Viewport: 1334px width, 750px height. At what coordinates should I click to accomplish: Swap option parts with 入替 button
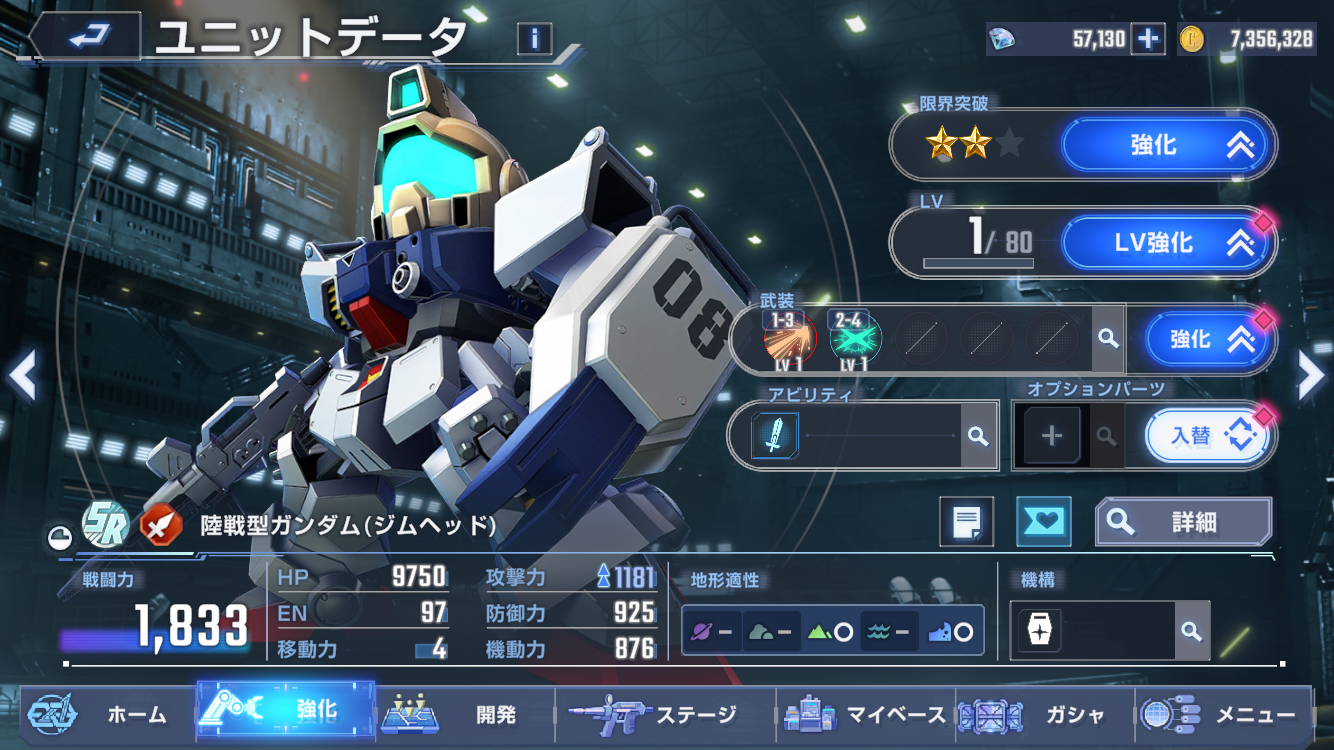coord(1207,437)
